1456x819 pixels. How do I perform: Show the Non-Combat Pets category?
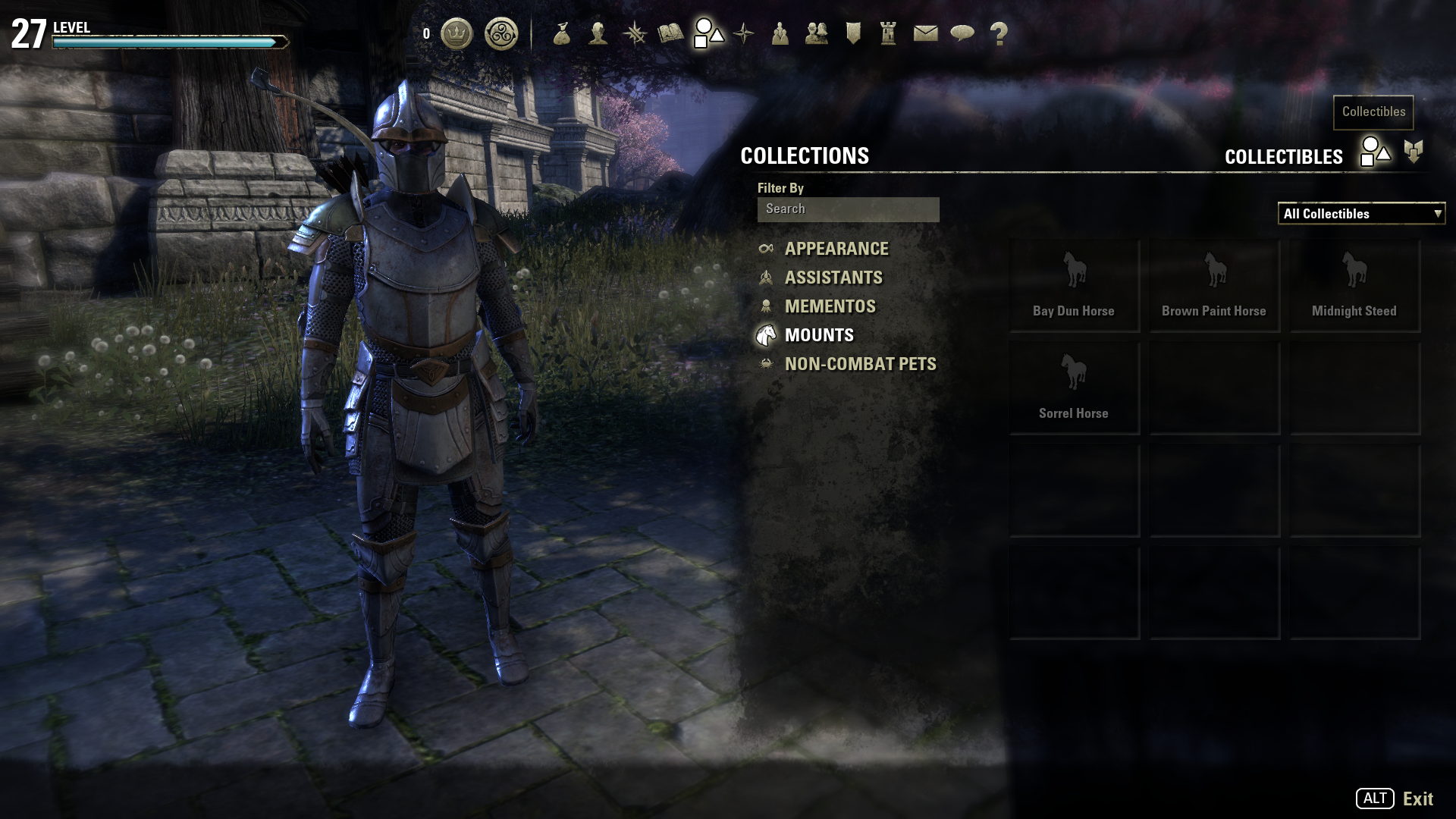tap(860, 364)
